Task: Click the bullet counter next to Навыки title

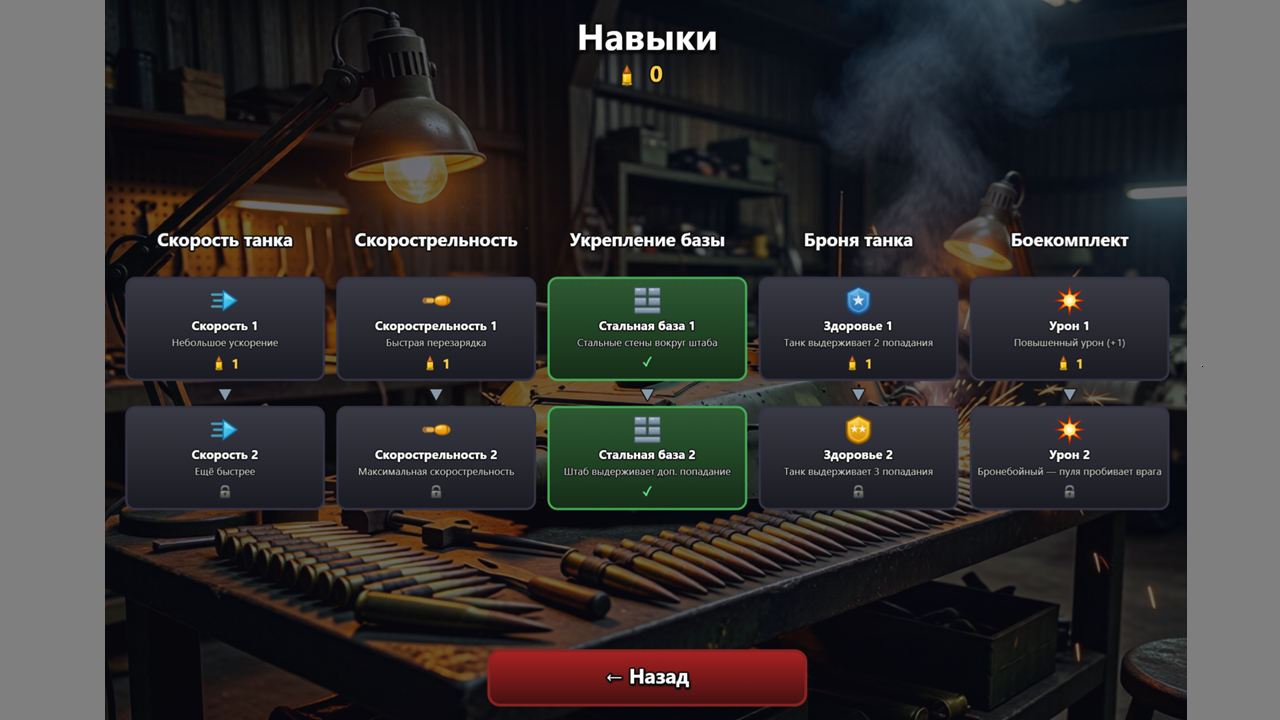Action: click(x=640, y=72)
